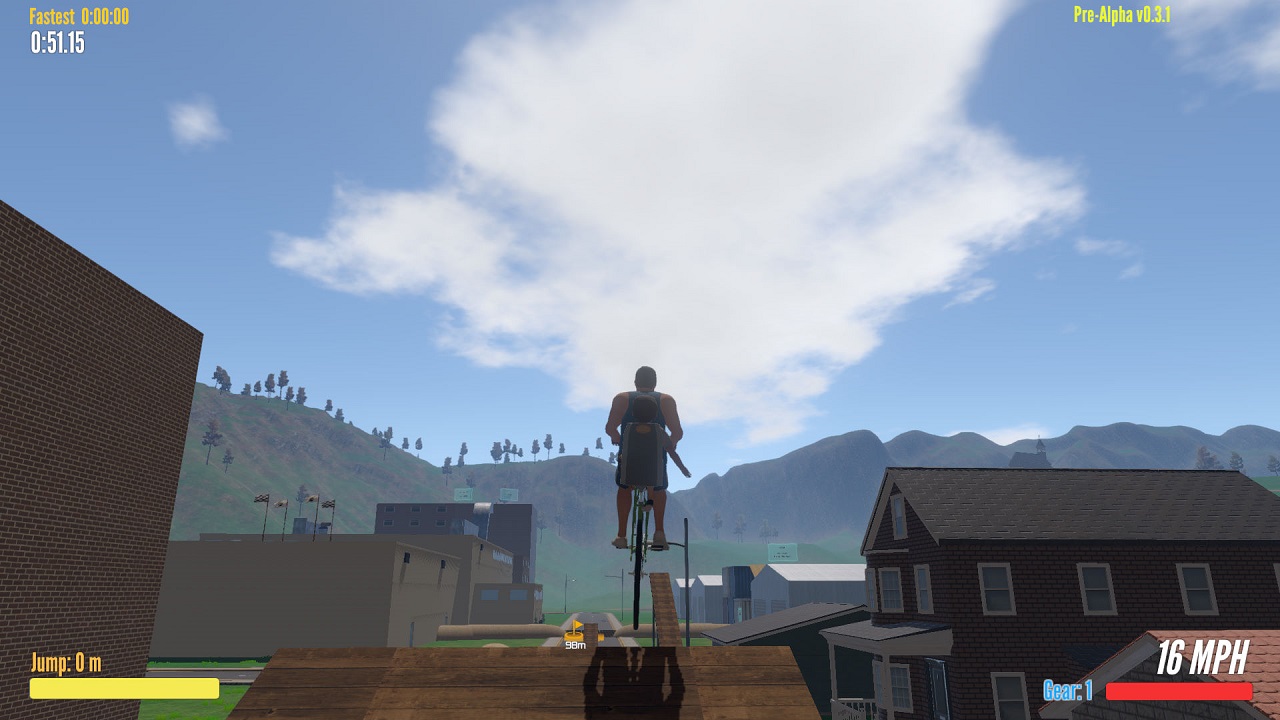Click the yellow checkpoint flag waypoint marker
Screen dimensions: 1280x720
(575, 630)
